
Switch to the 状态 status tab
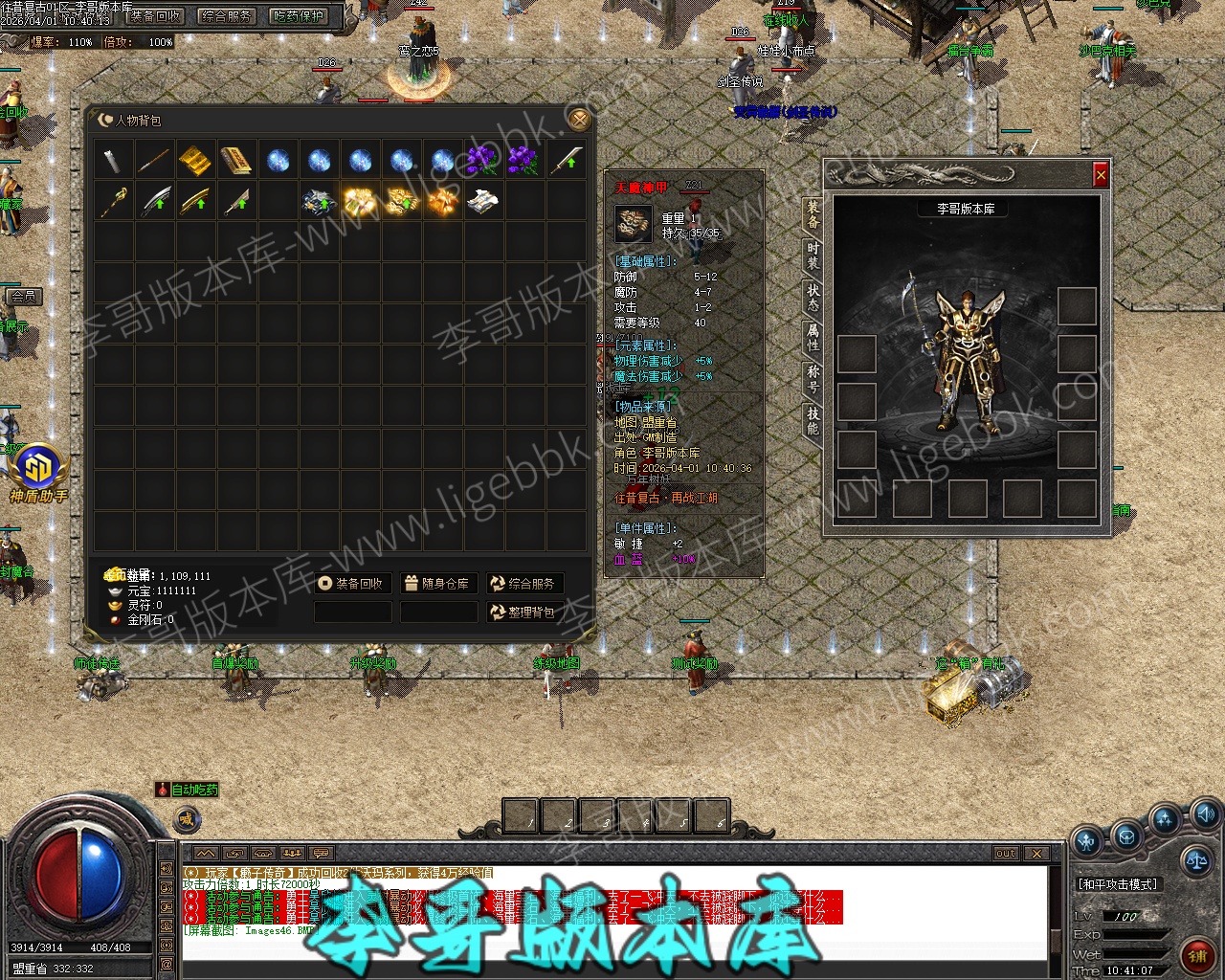tap(813, 297)
